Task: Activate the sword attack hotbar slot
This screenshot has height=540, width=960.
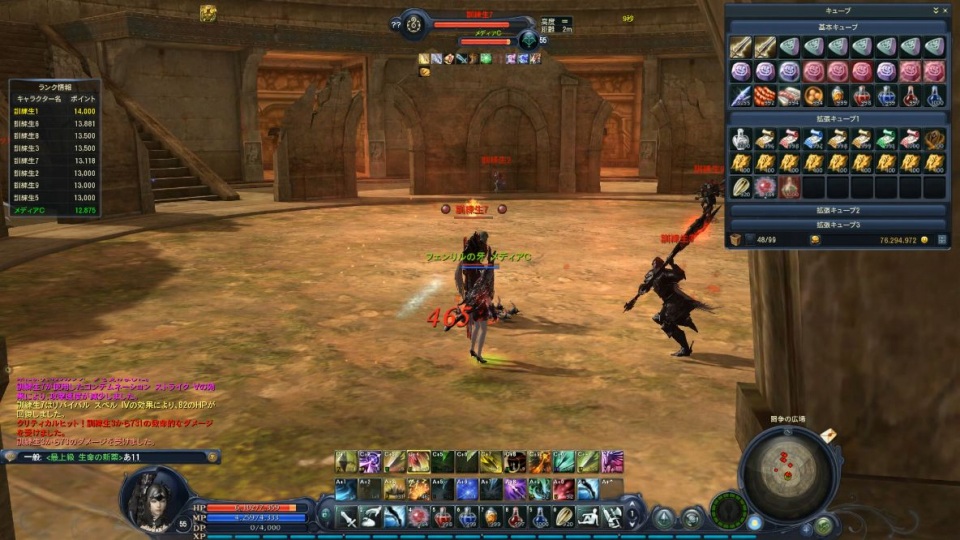Action: tap(347, 517)
